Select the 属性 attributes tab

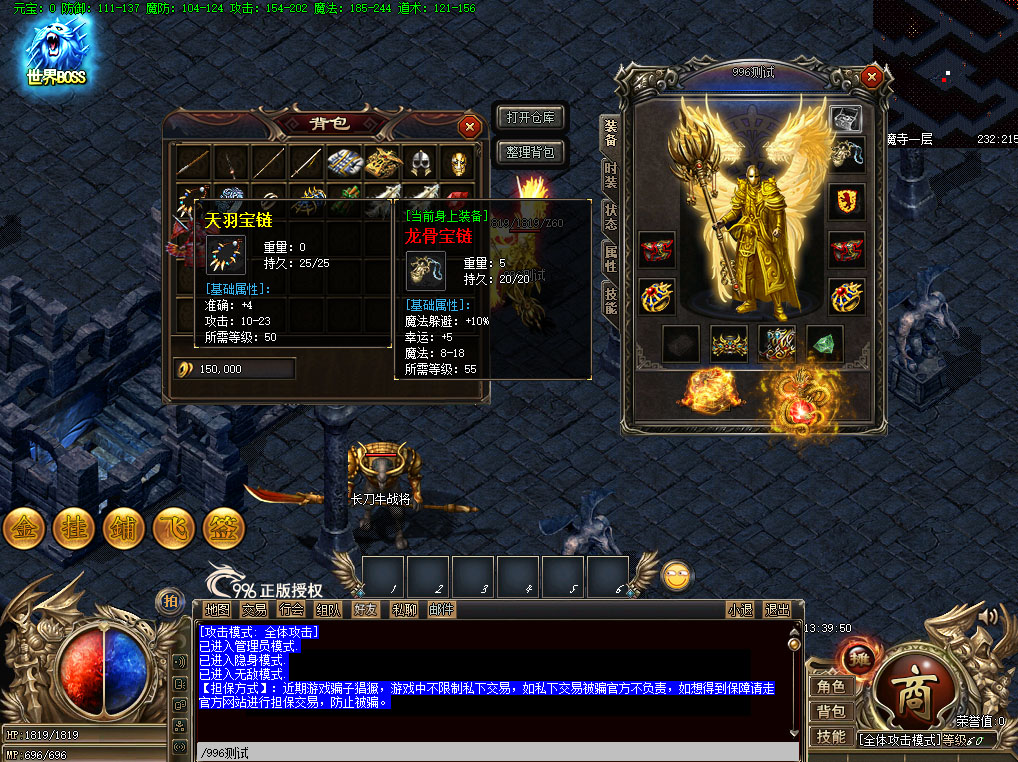610,258
